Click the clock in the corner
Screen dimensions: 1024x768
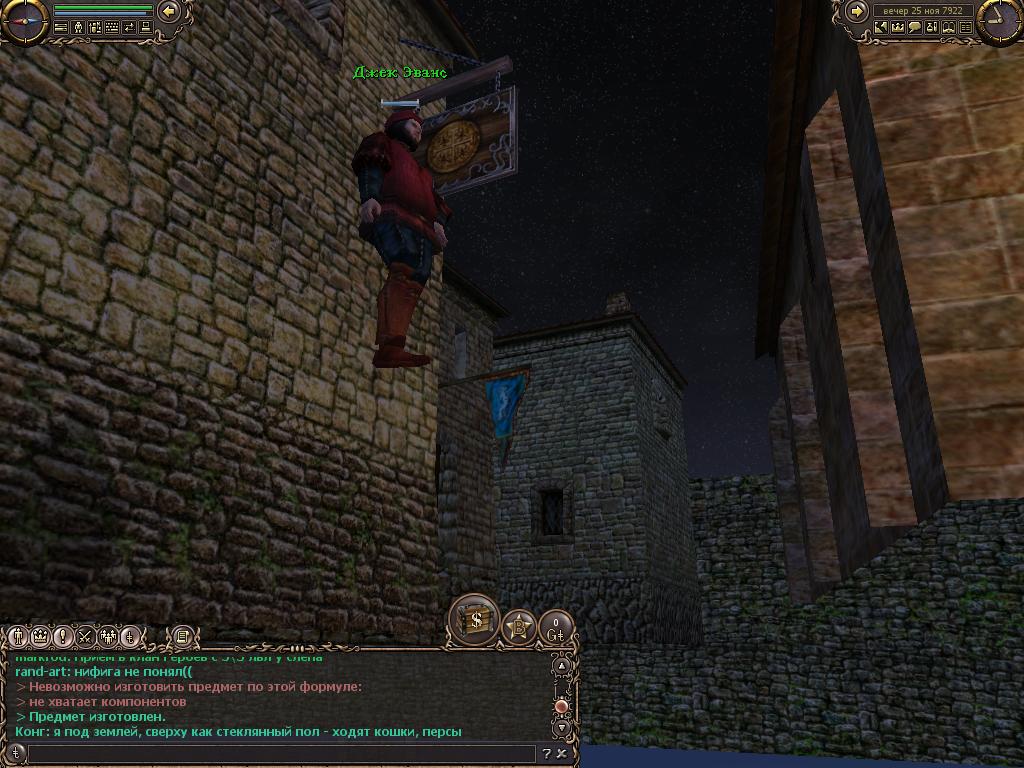[x=999, y=21]
